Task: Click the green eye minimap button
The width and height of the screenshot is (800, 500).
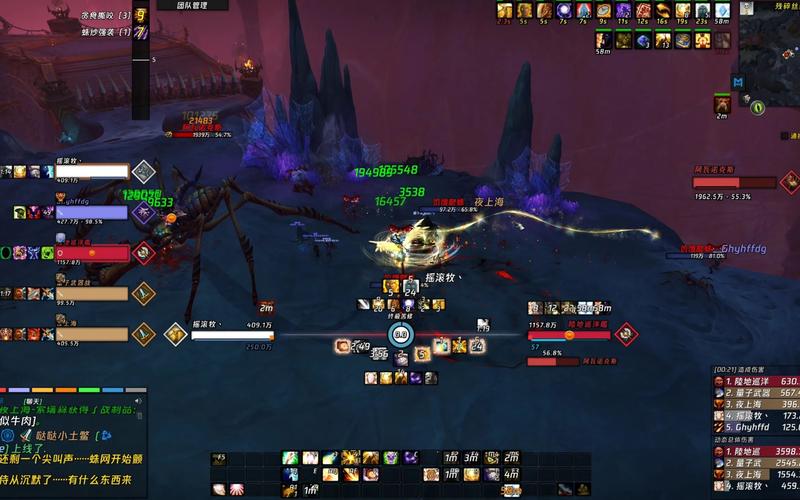Action: coord(758,106)
